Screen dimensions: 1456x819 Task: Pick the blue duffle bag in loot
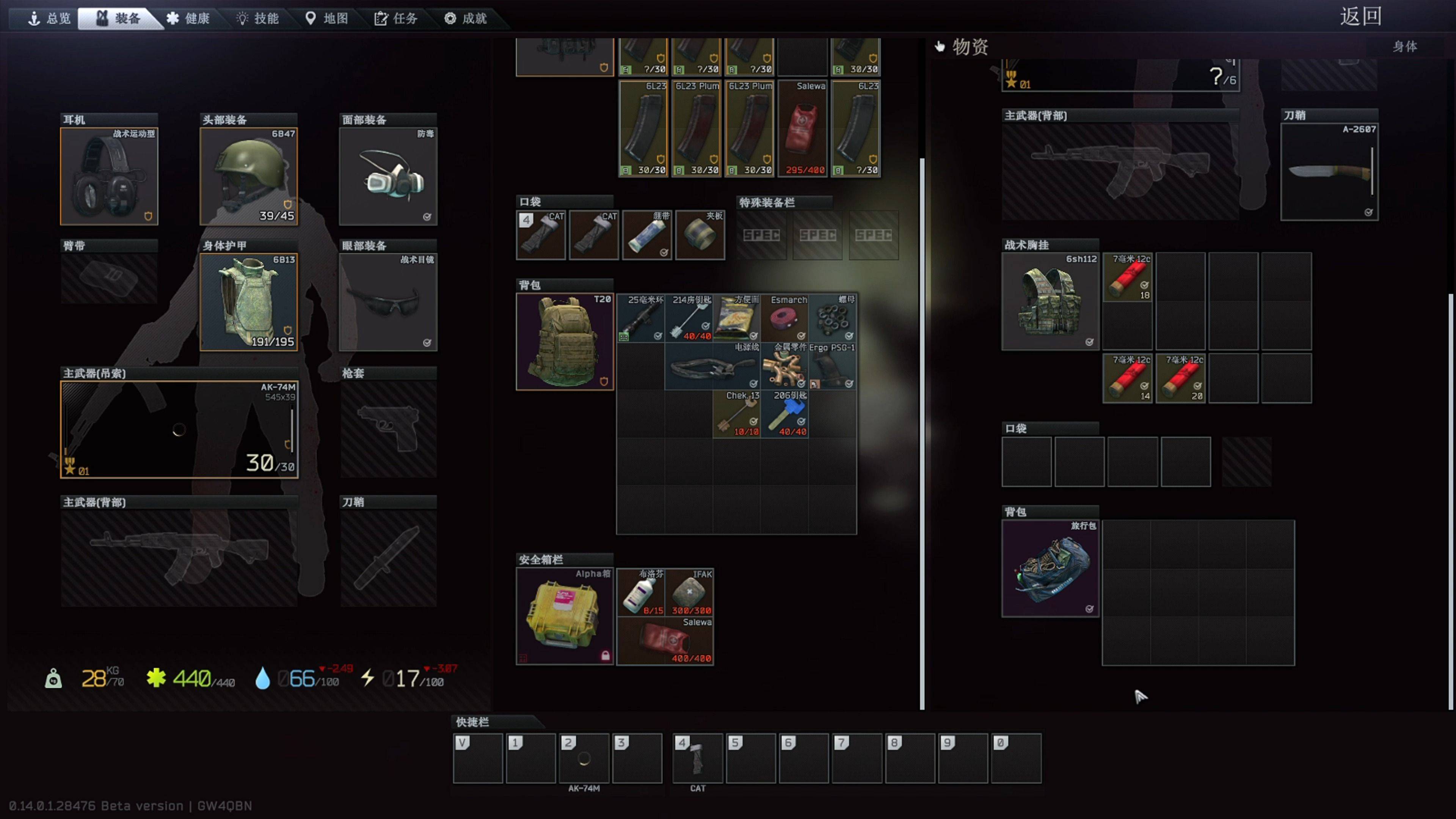point(1050,569)
